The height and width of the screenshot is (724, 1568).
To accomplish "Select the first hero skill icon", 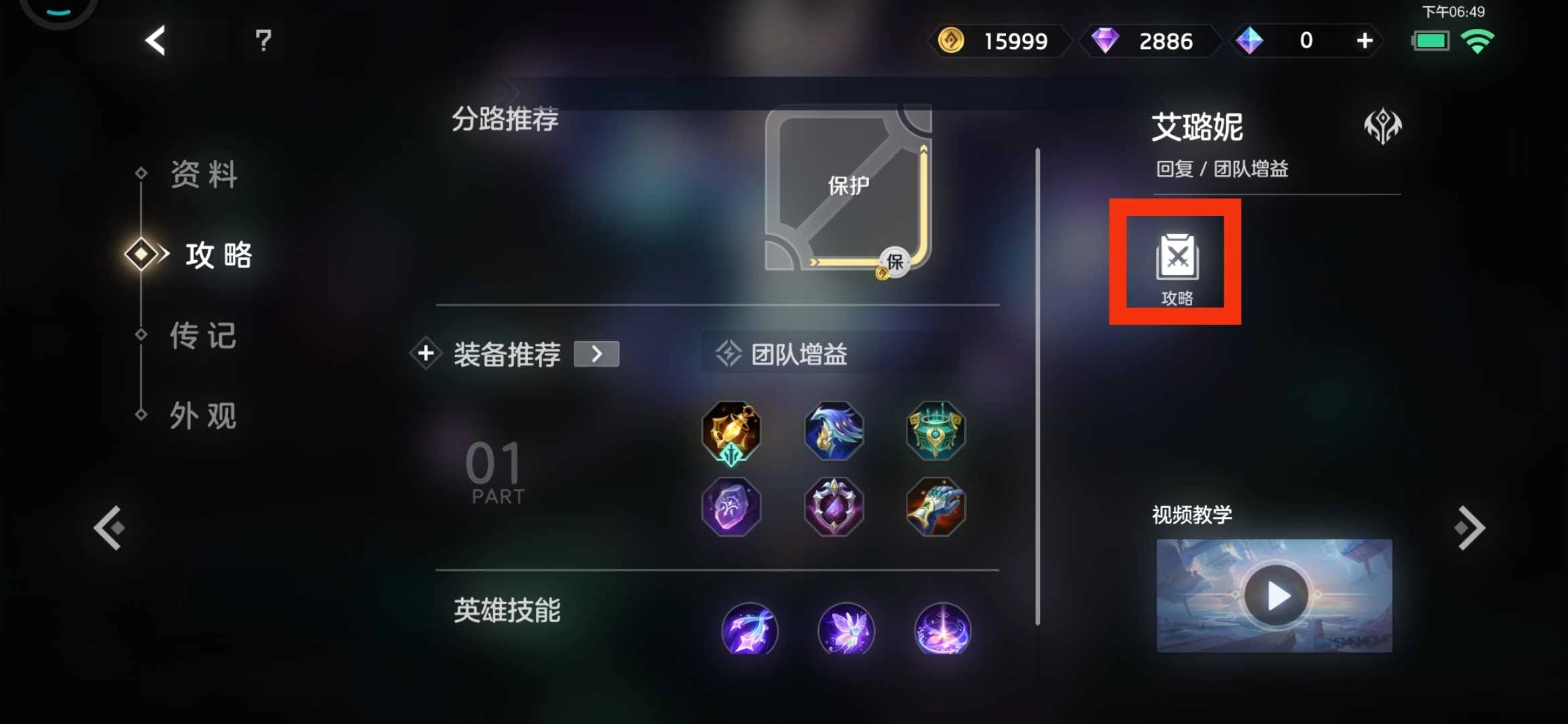I will [750, 630].
